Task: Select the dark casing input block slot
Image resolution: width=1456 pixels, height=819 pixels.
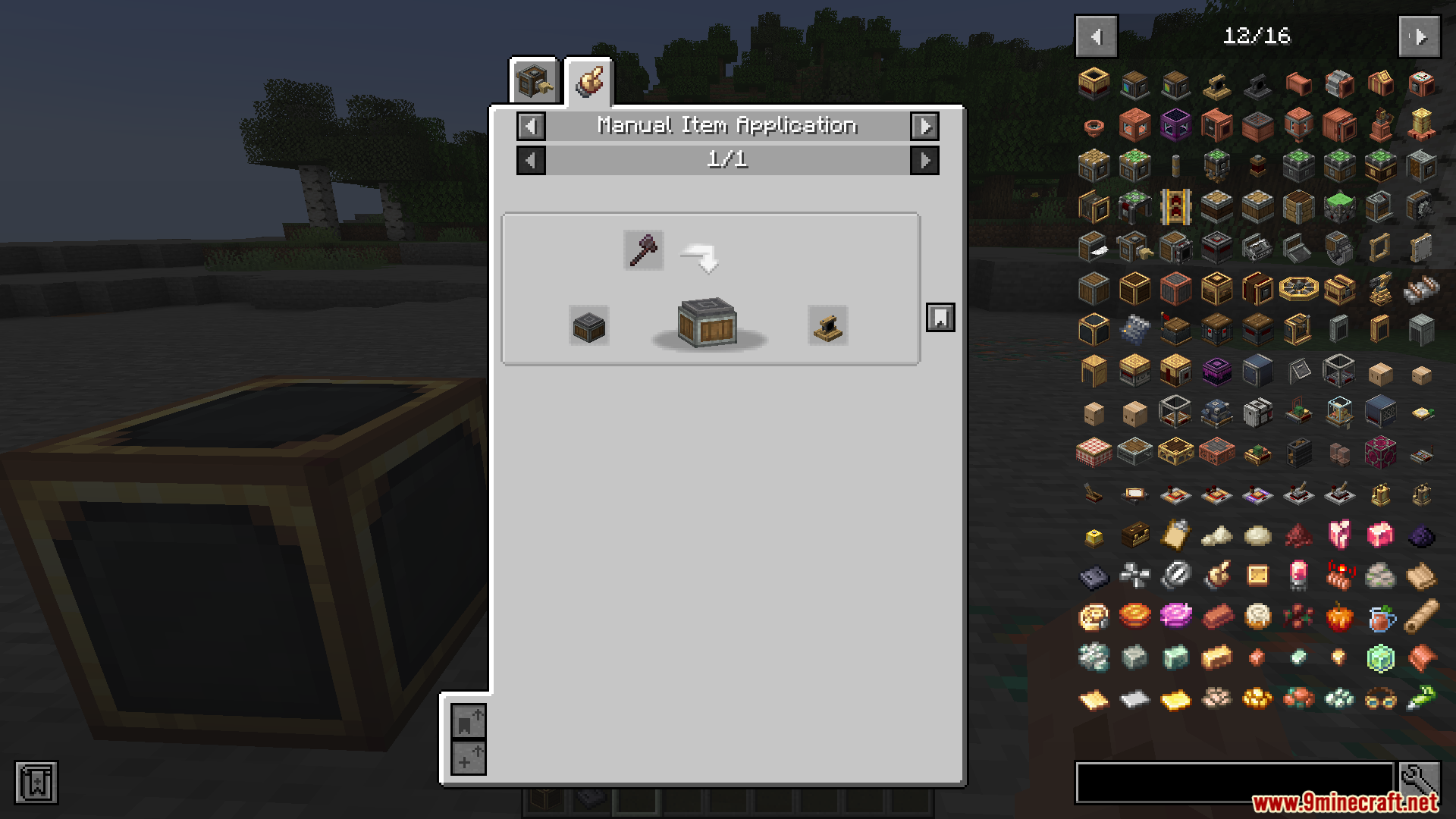Action: pos(588,326)
